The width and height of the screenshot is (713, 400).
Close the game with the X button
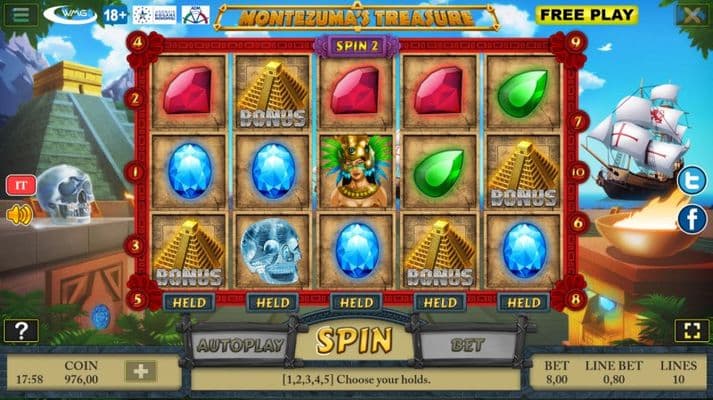689,14
